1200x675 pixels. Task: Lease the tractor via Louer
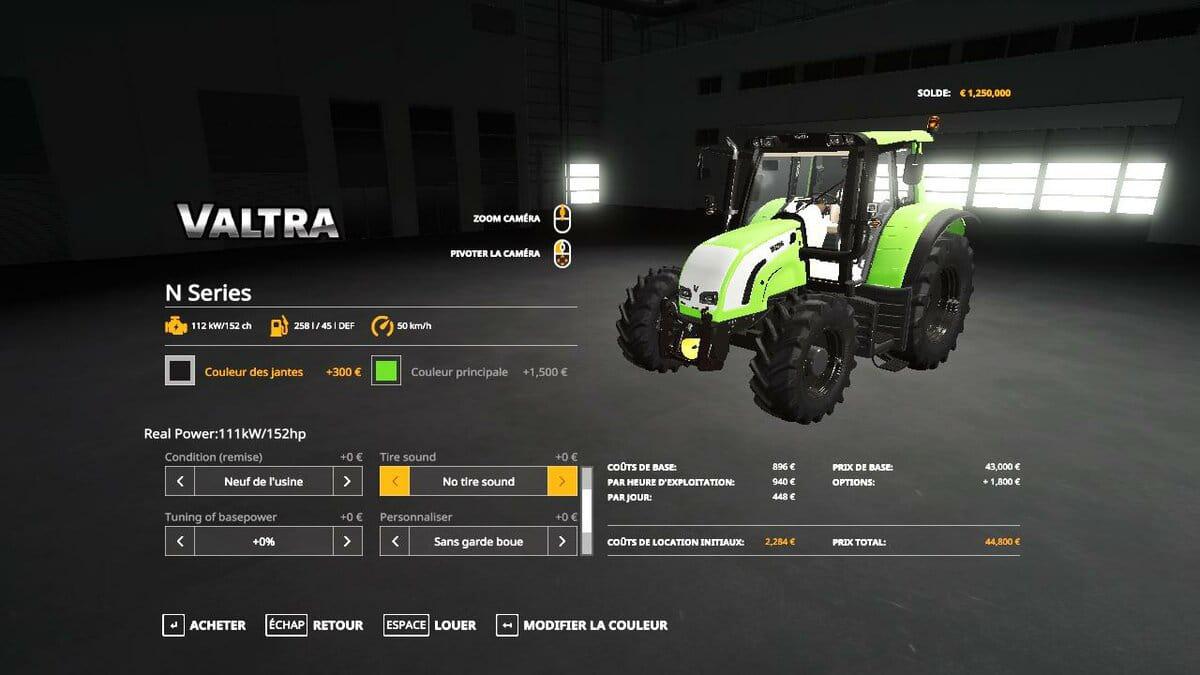click(430, 625)
